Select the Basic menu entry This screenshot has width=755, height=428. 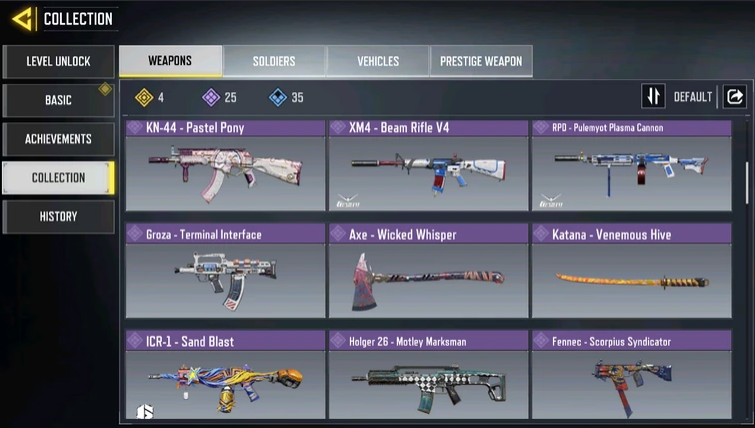pyautogui.click(x=58, y=101)
